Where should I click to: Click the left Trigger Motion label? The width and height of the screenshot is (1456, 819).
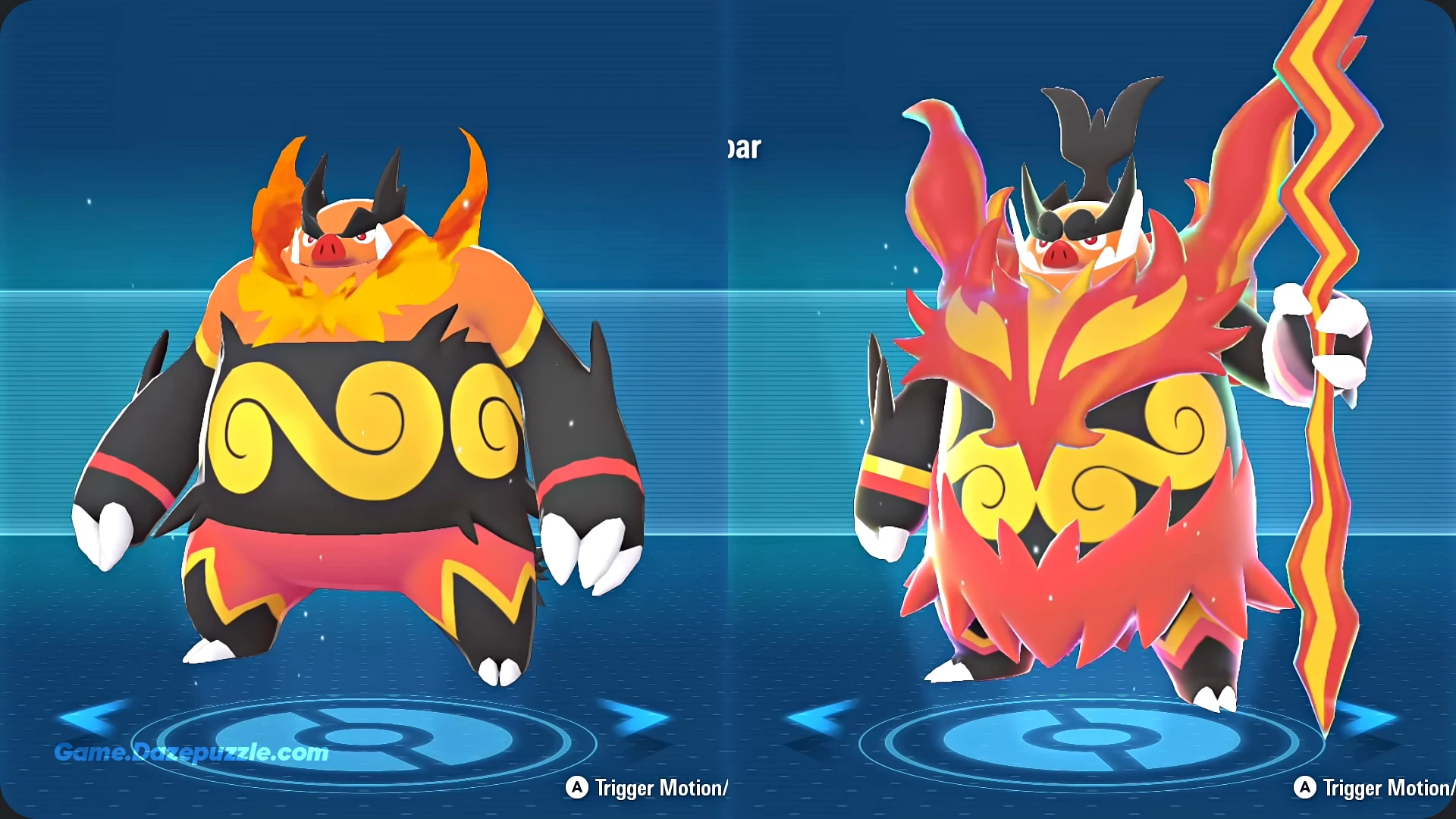648,789
